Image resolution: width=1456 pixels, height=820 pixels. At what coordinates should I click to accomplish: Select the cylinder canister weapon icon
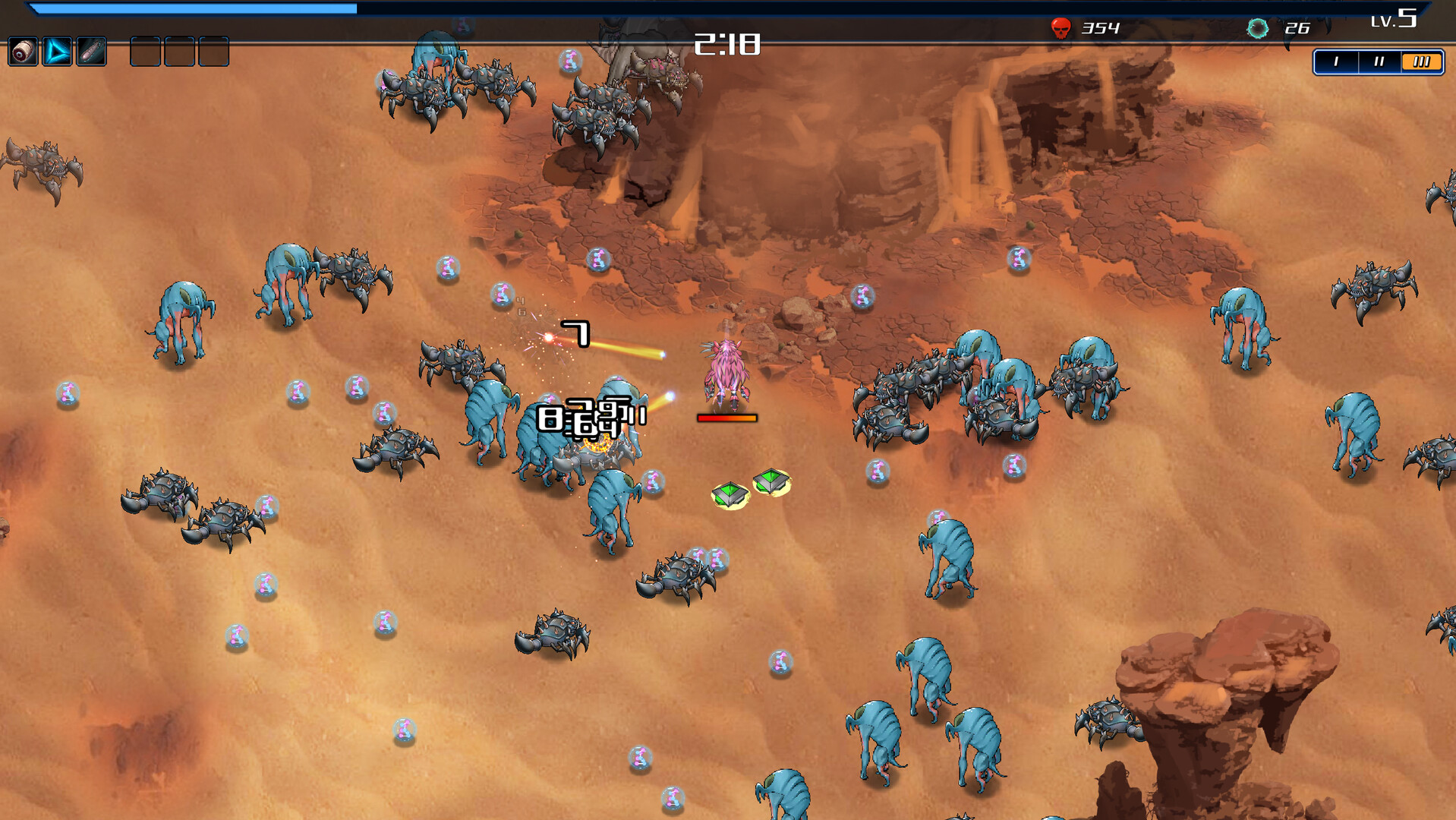23,52
